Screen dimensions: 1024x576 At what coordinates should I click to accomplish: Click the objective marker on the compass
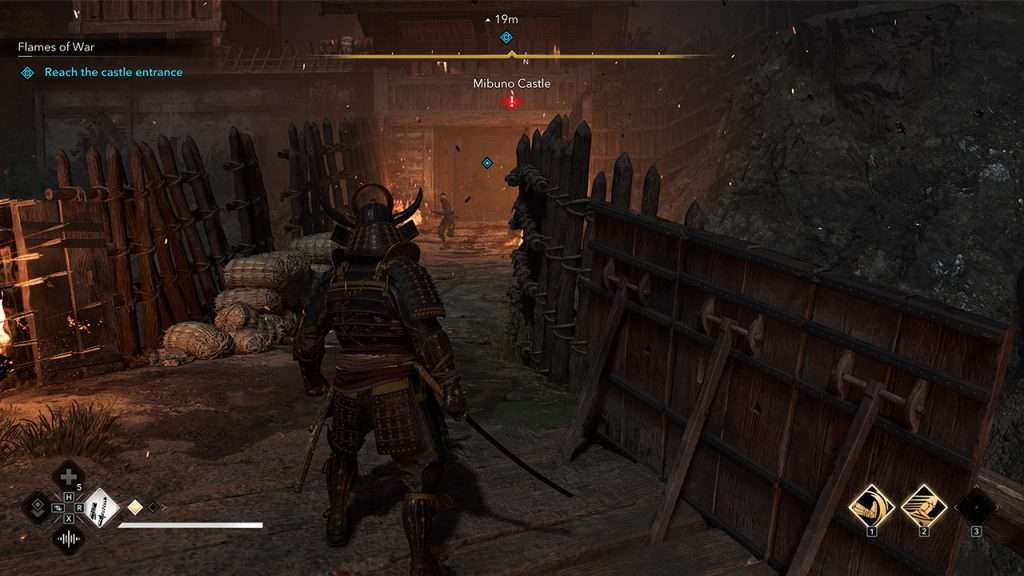click(506, 37)
